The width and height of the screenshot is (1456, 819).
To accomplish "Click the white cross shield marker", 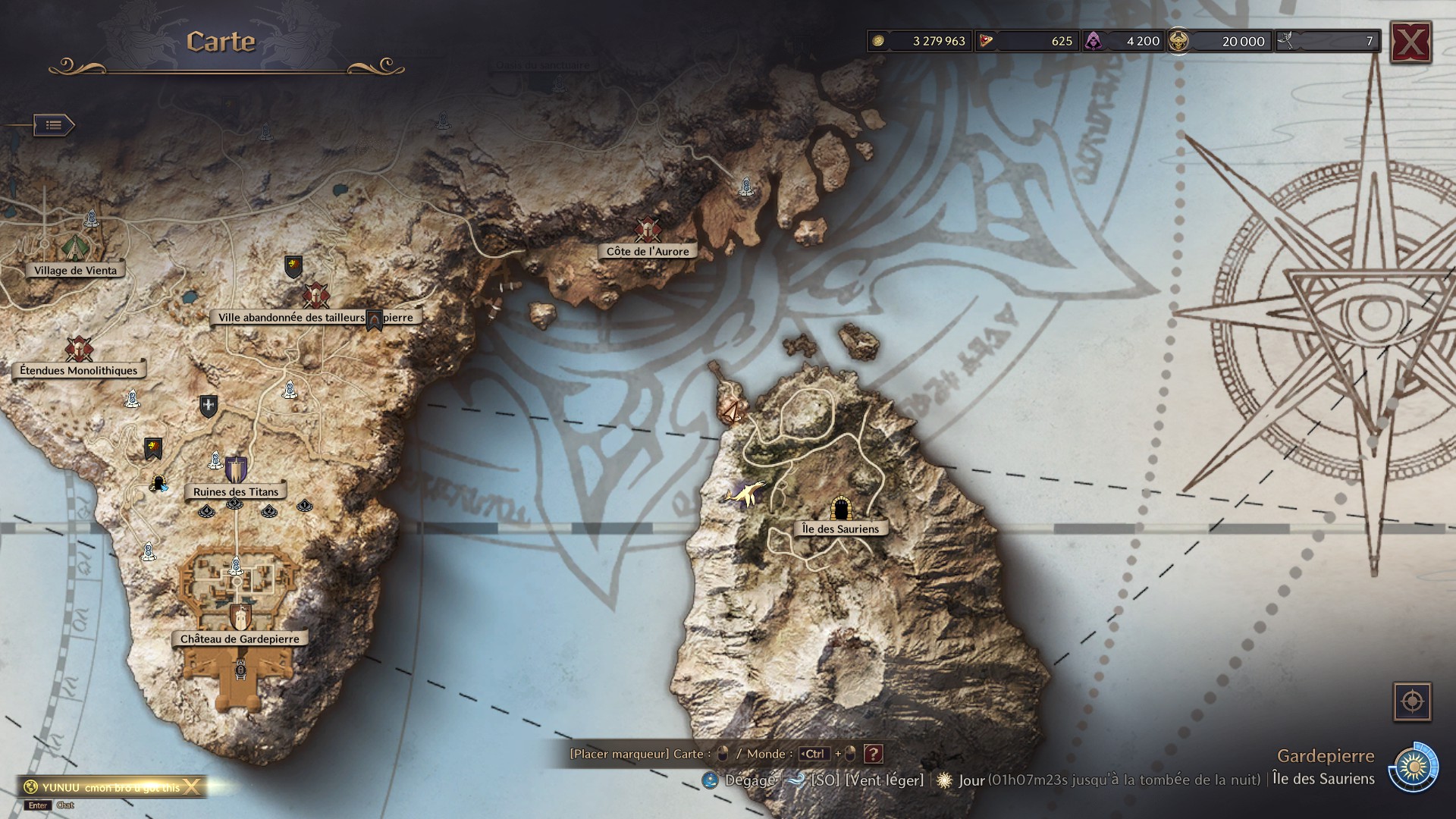I will click(x=209, y=406).
